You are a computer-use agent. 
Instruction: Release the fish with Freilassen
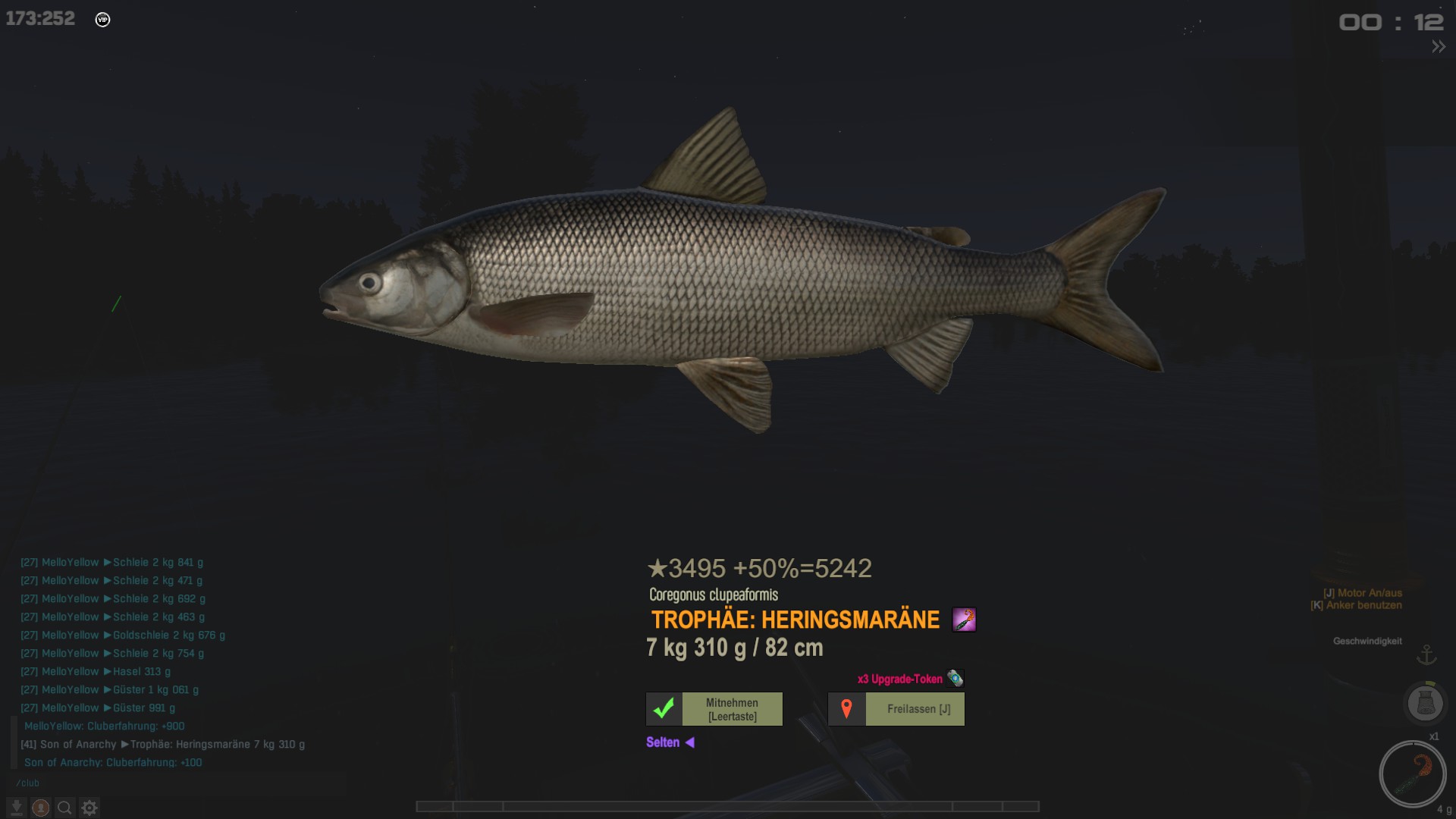(x=896, y=709)
